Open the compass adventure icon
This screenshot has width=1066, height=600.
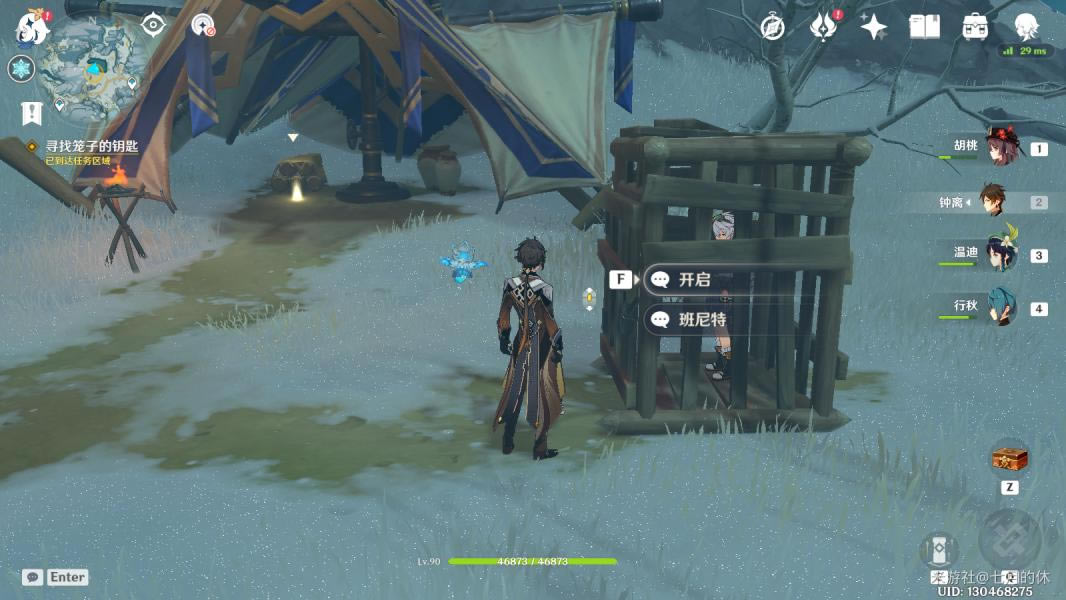pyautogui.click(x=772, y=27)
